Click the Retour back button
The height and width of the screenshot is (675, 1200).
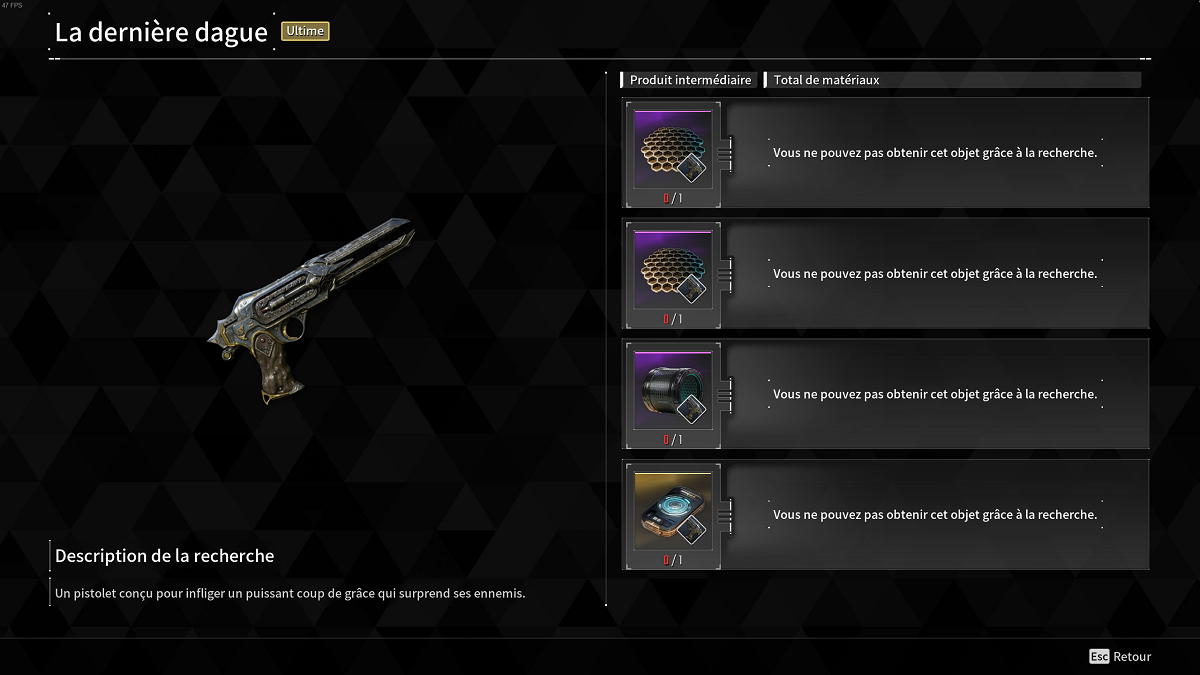click(x=1121, y=657)
